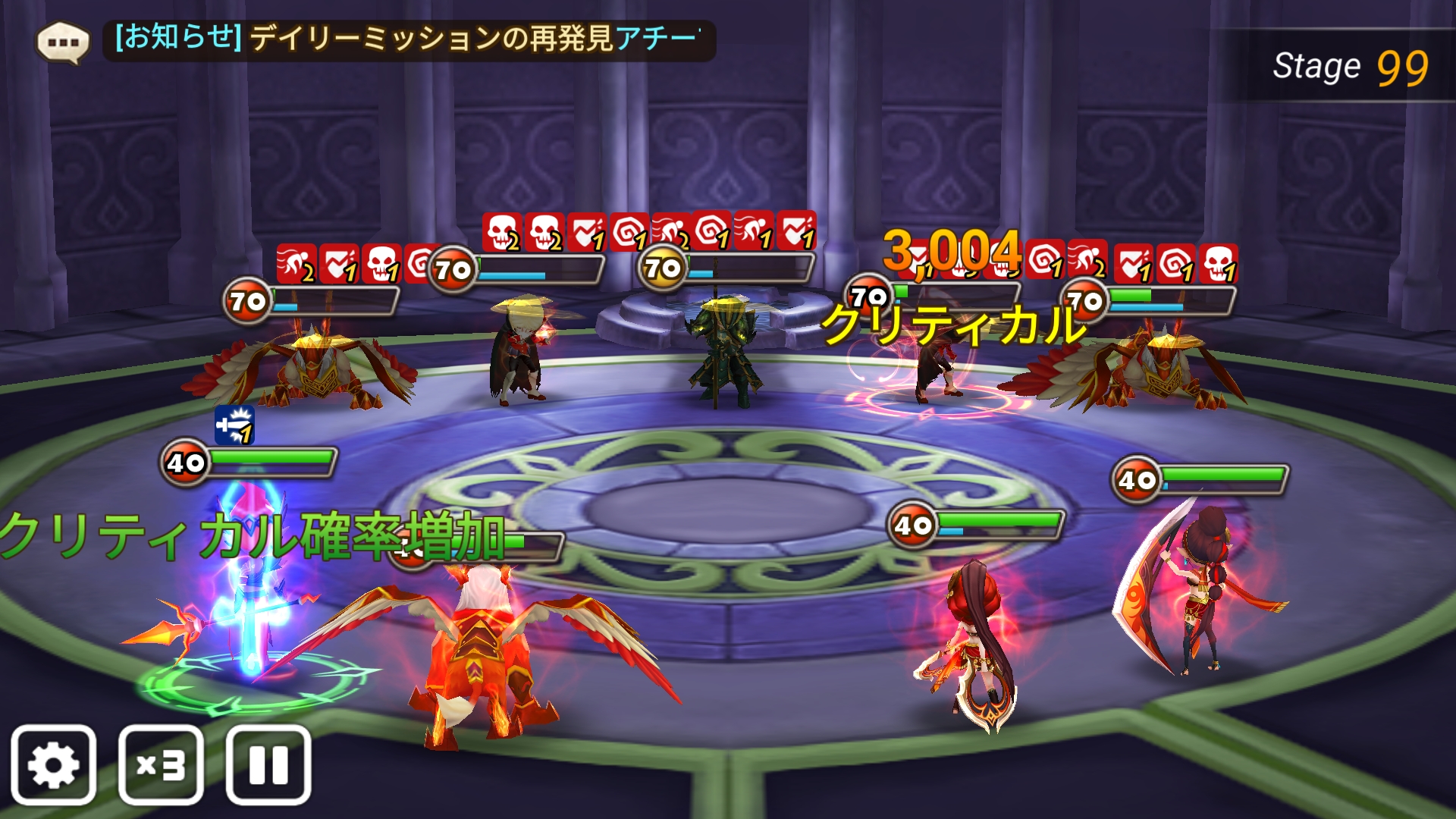Pause the battle
Viewport: 1456px width, 819px height.
[268, 764]
